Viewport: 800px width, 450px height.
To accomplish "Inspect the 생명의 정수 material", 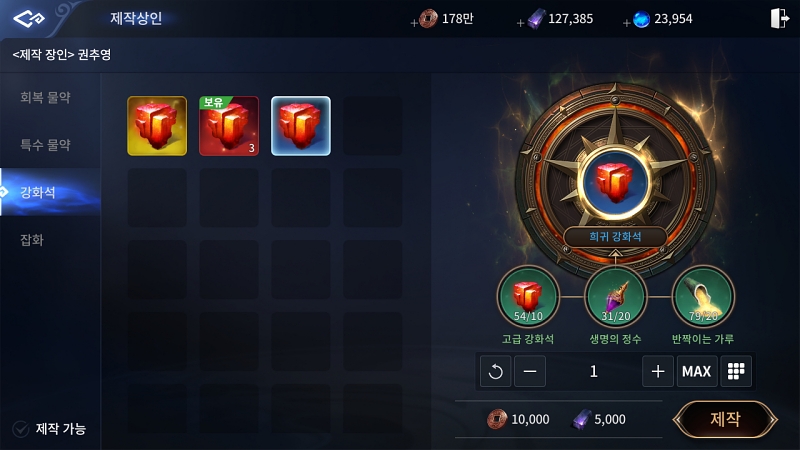I will tap(615, 298).
